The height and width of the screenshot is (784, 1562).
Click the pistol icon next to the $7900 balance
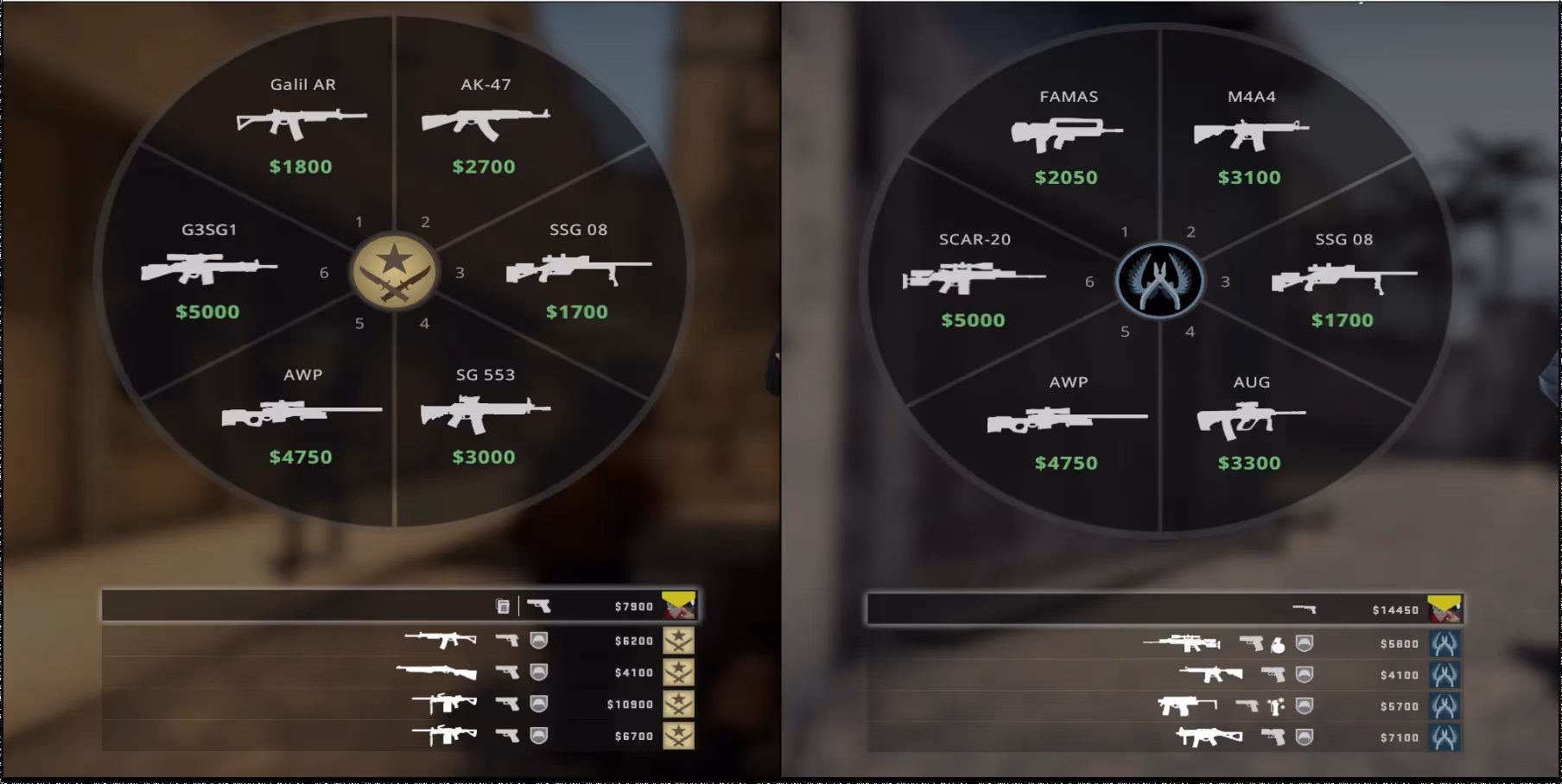tap(540, 605)
